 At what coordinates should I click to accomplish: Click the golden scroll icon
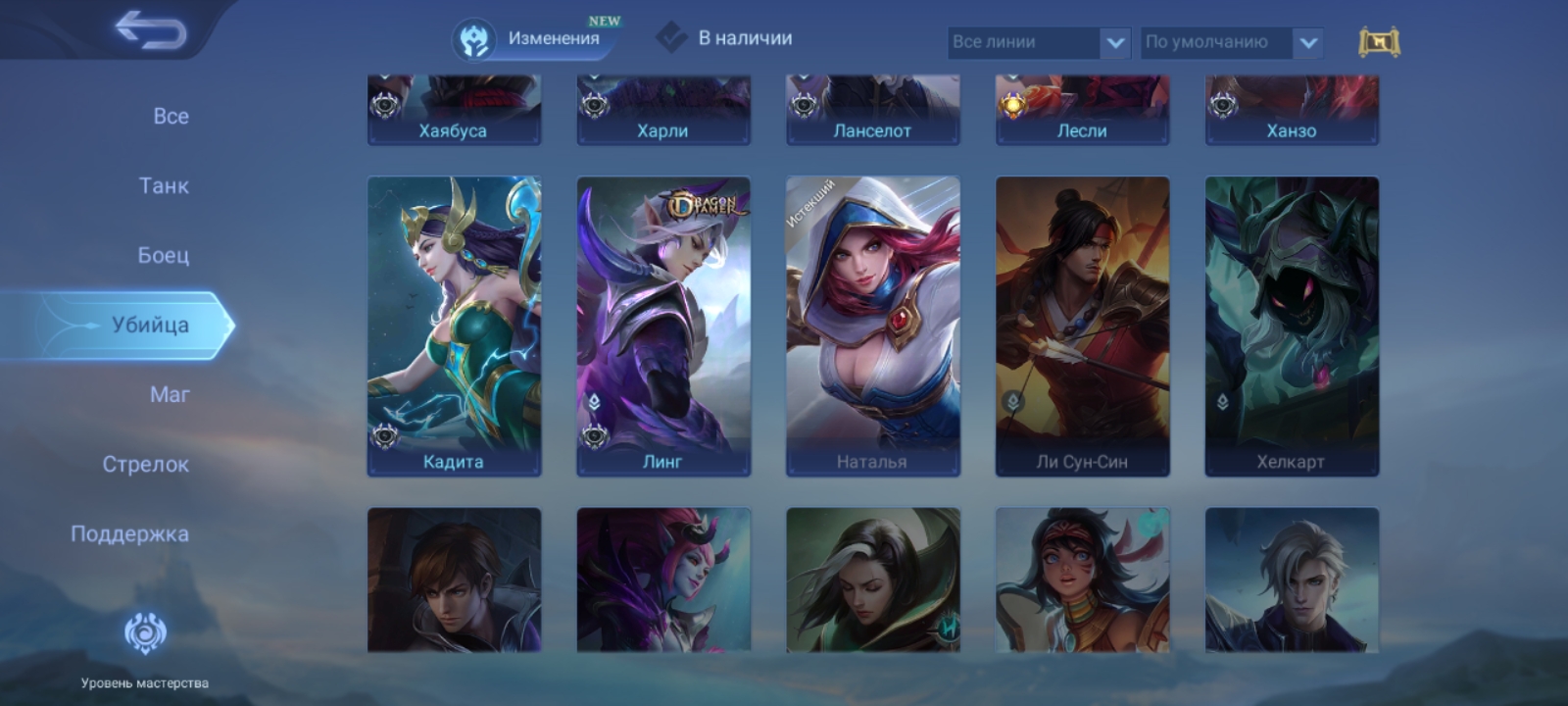(x=1379, y=42)
